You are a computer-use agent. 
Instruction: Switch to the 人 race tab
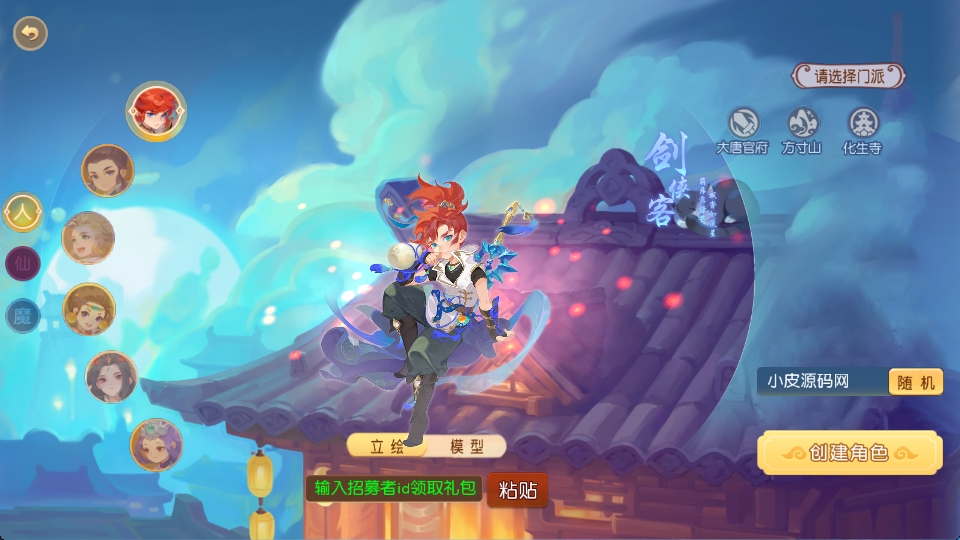click(x=22, y=212)
